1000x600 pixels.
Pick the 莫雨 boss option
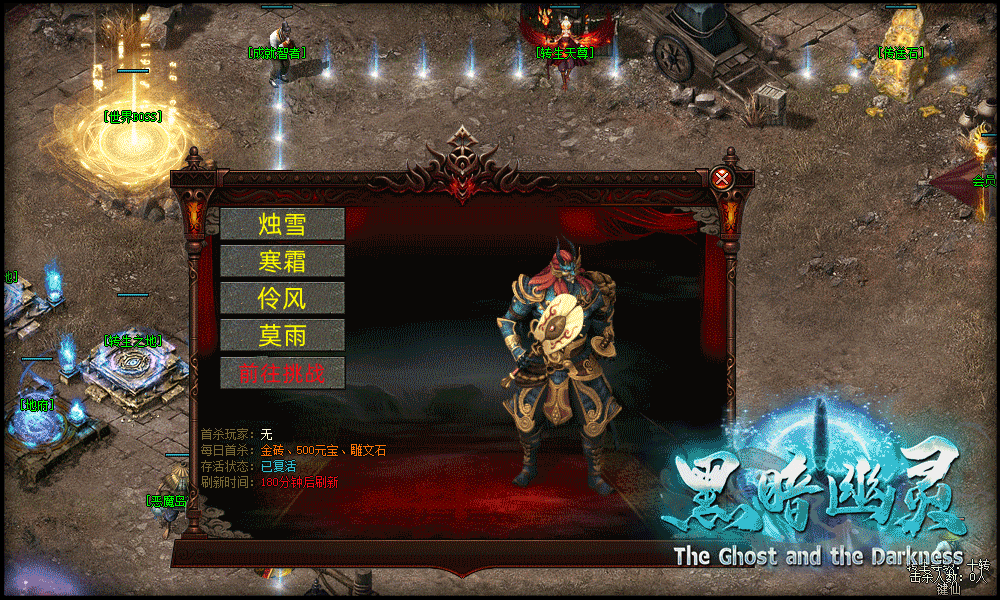click(282, 335)
